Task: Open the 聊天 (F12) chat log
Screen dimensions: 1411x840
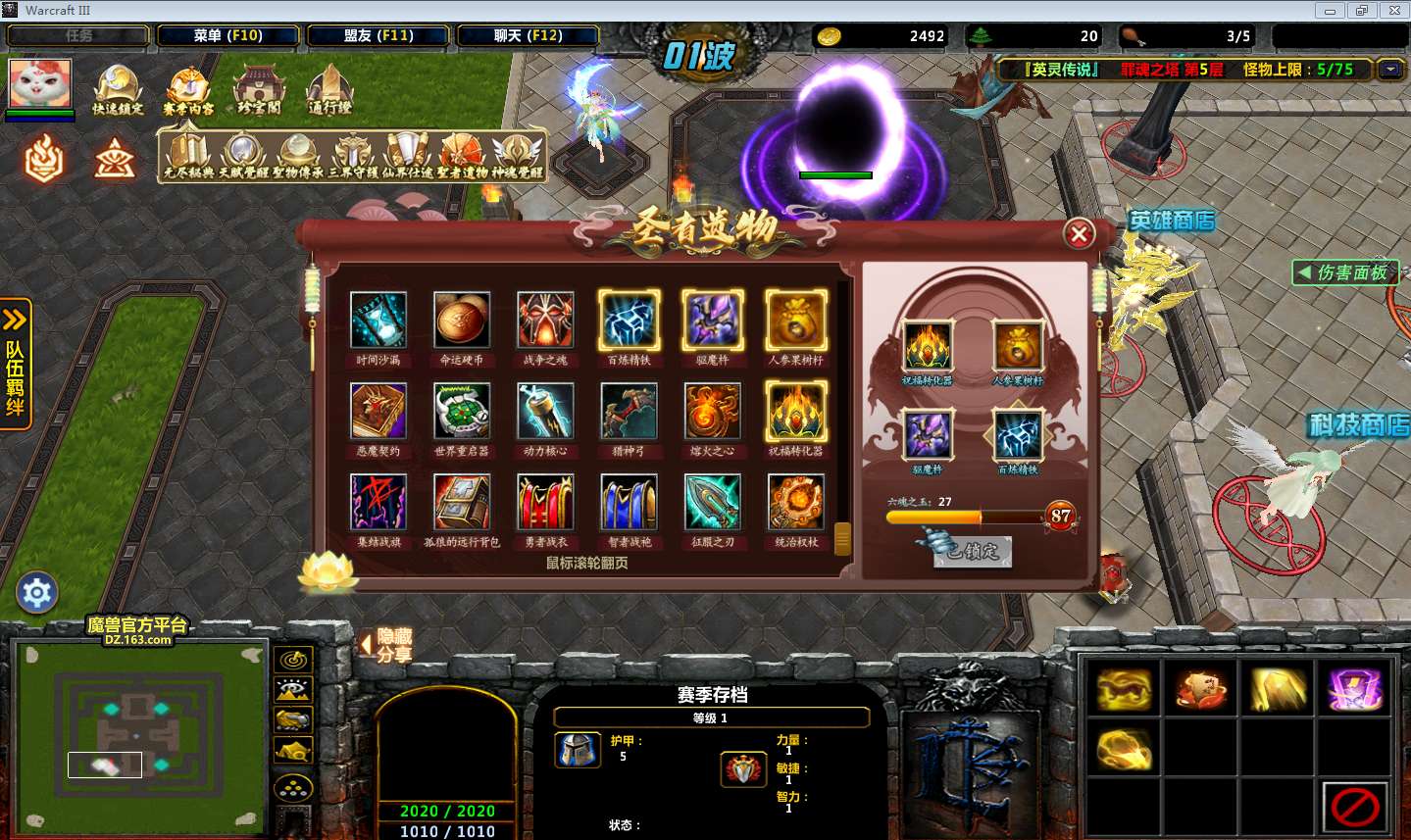Action: point(528,35)
